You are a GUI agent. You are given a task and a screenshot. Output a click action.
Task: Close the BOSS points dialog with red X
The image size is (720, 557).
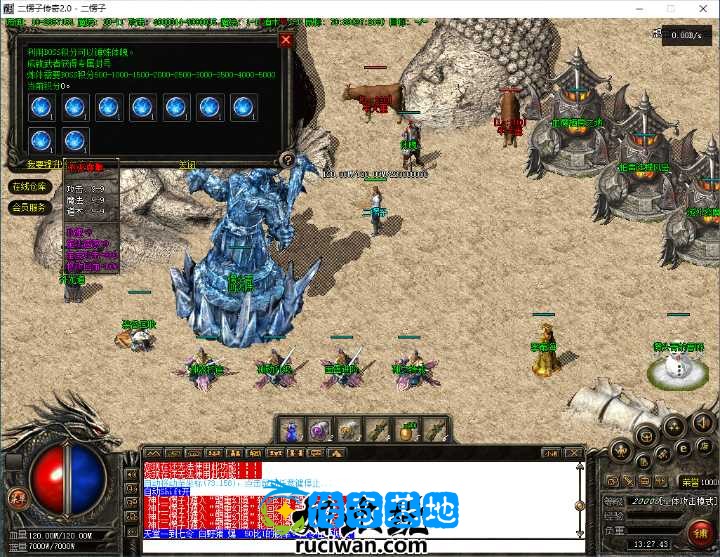pos(286,40)
